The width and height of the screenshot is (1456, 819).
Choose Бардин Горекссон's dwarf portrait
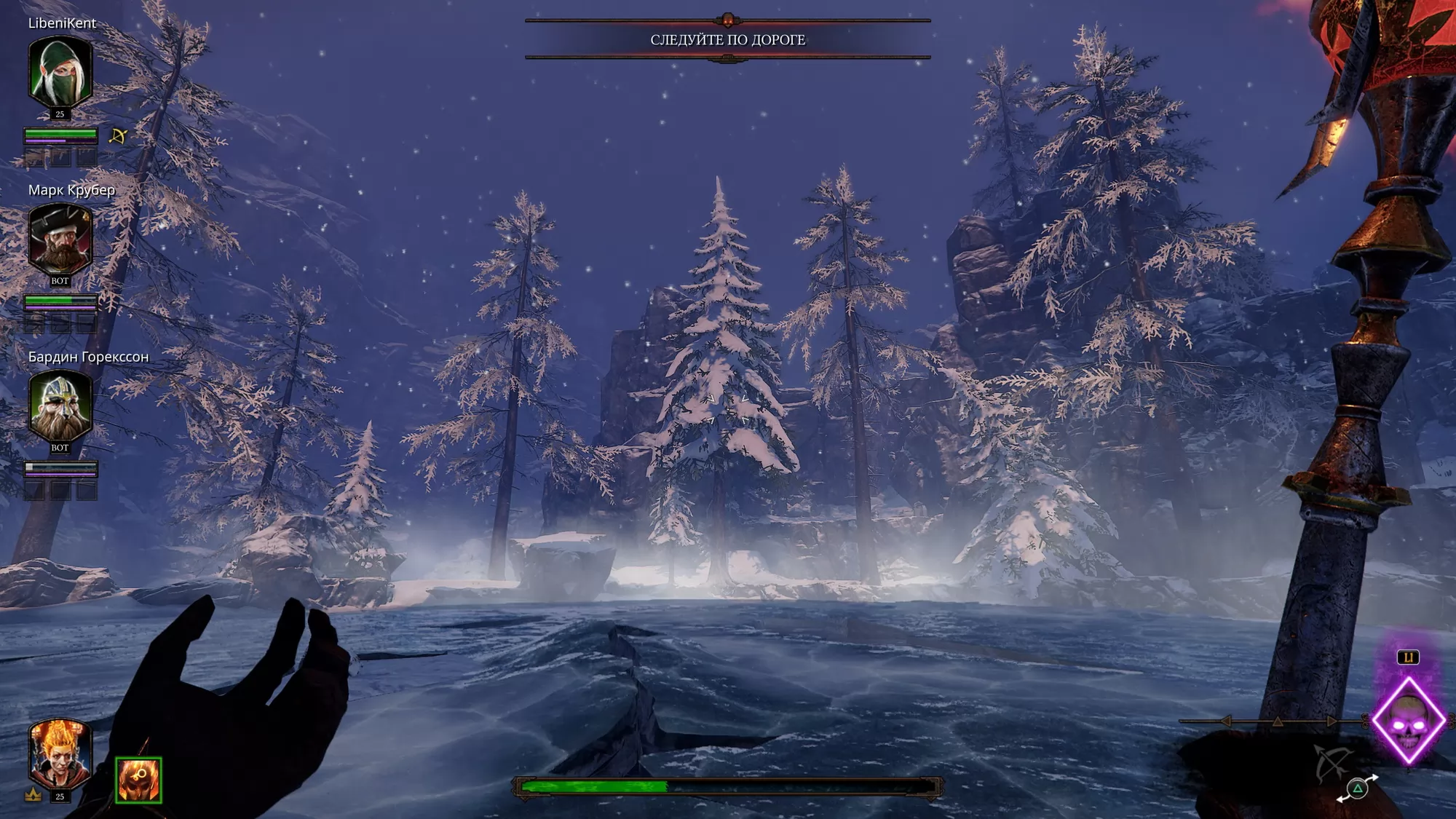pos(60,405)
